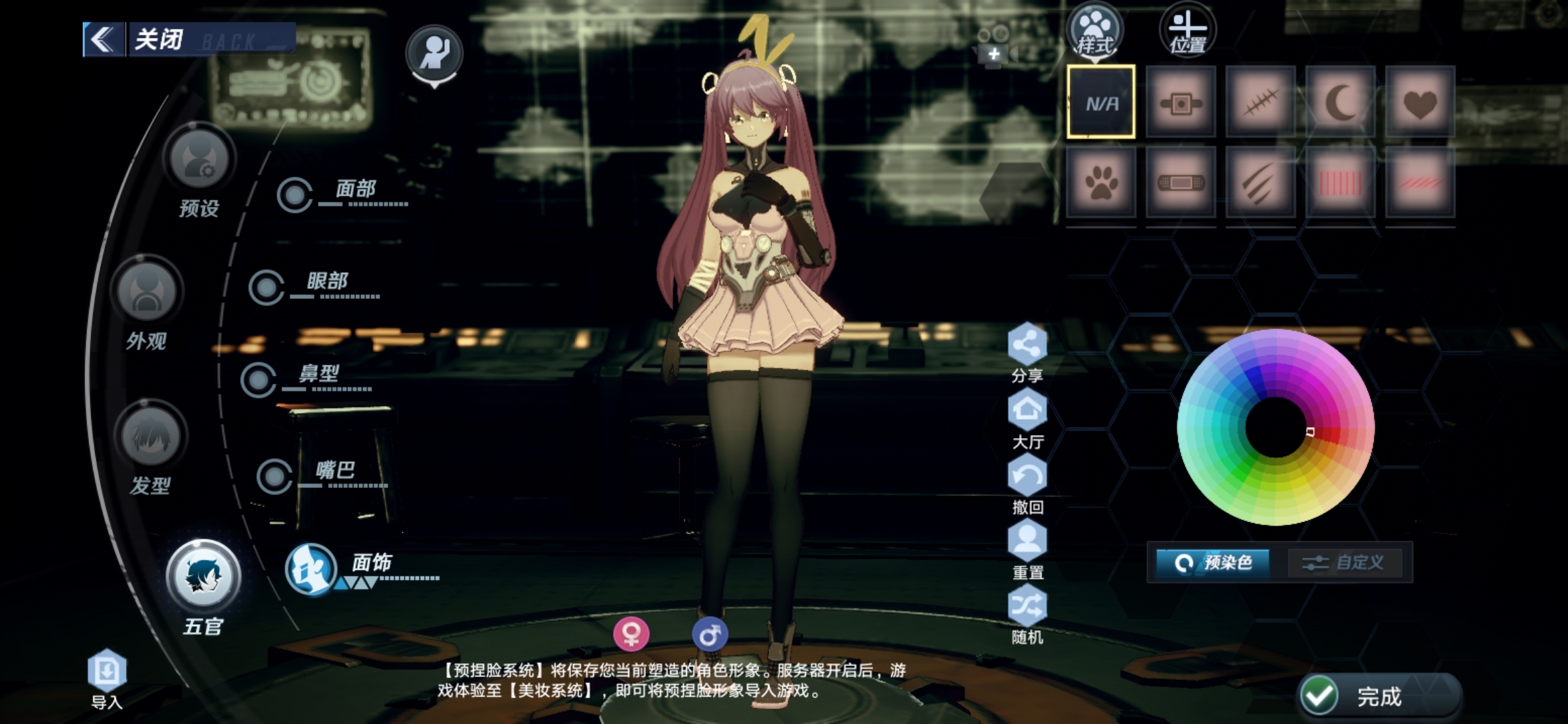Switch to the 外观 appearance category
Screen dimensions: 1568x724
tap(147, 293)
